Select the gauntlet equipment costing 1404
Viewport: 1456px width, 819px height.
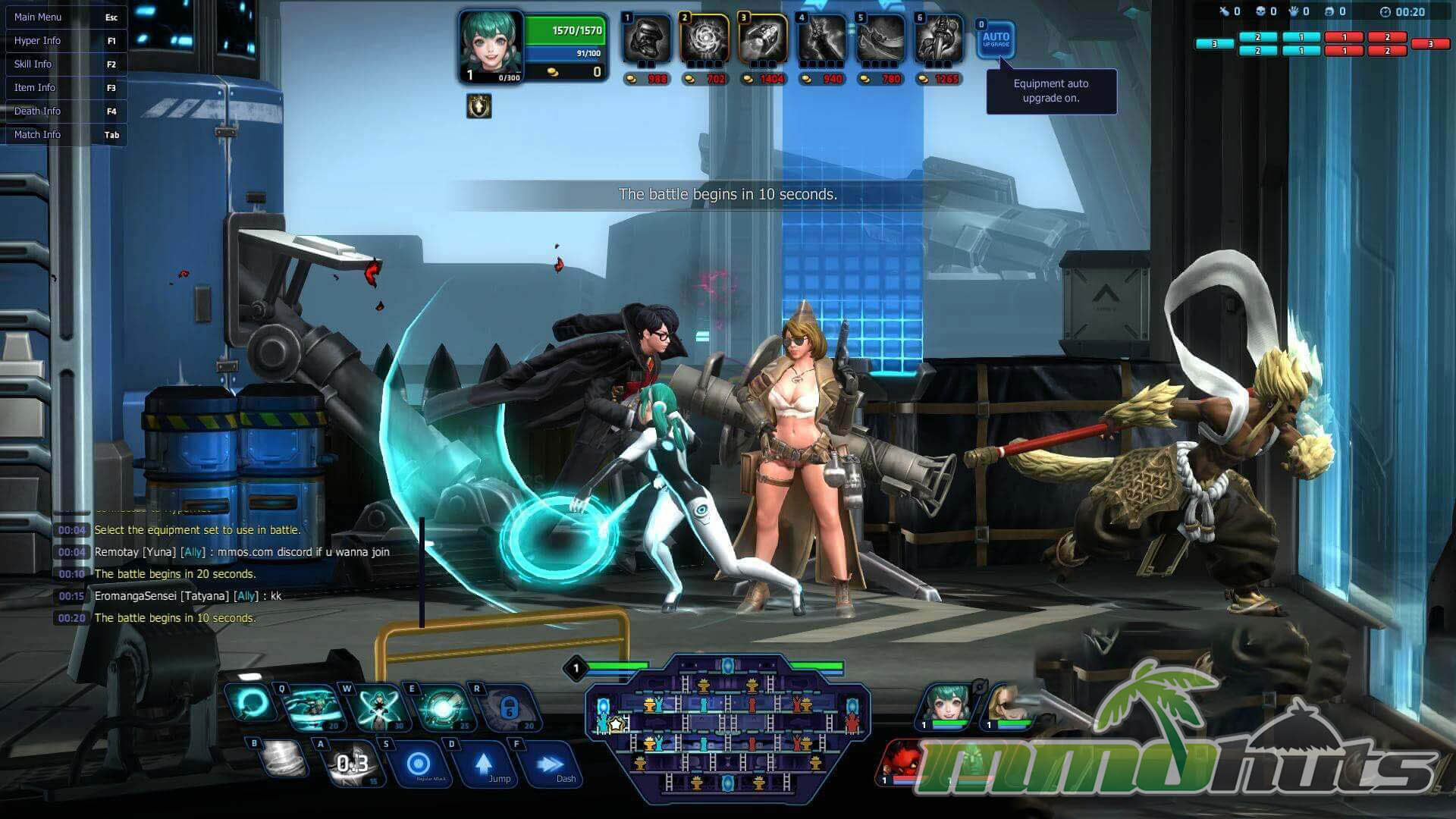(763, 39)
